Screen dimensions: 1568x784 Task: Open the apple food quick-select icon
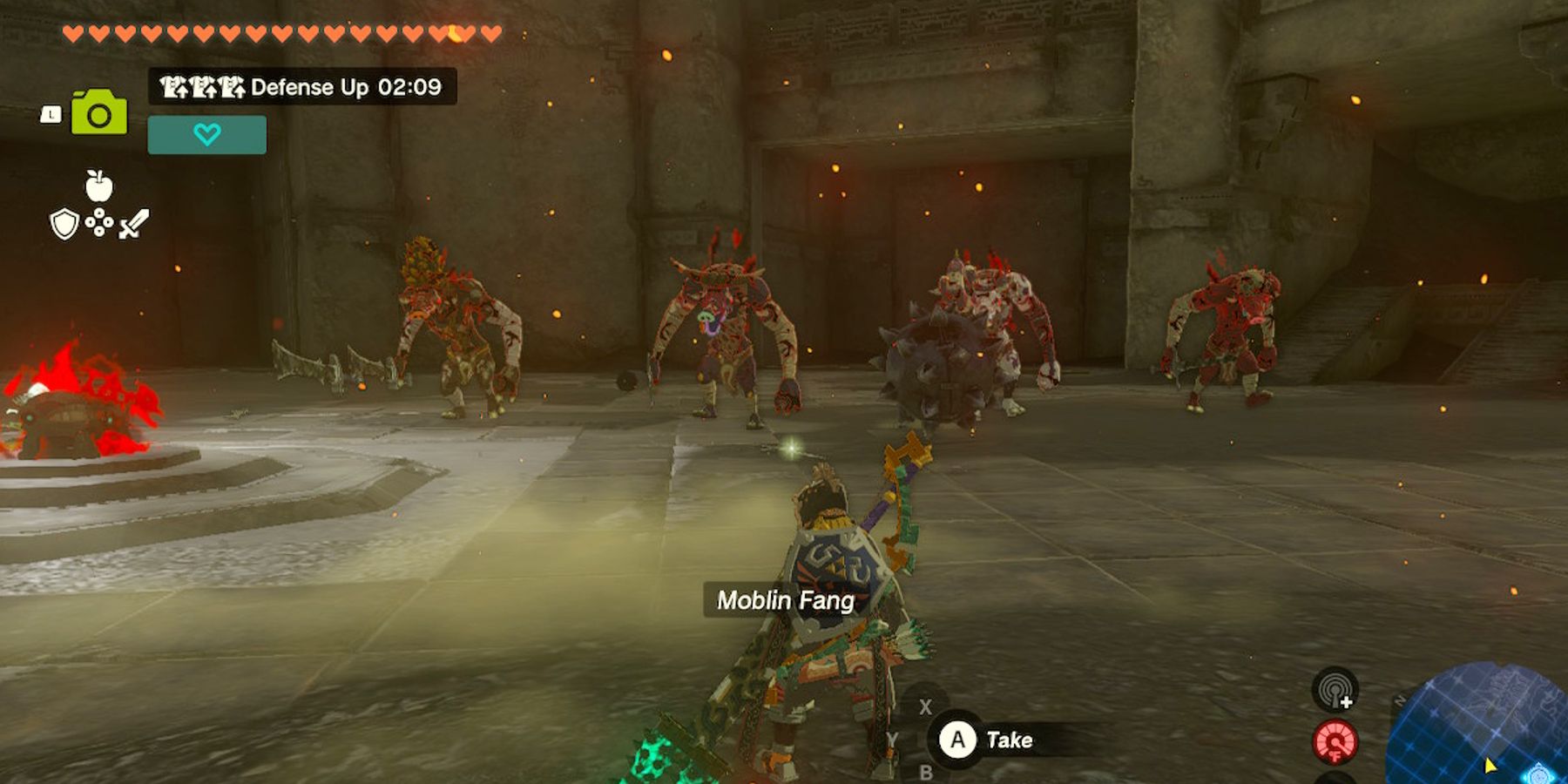pos(98,186)
